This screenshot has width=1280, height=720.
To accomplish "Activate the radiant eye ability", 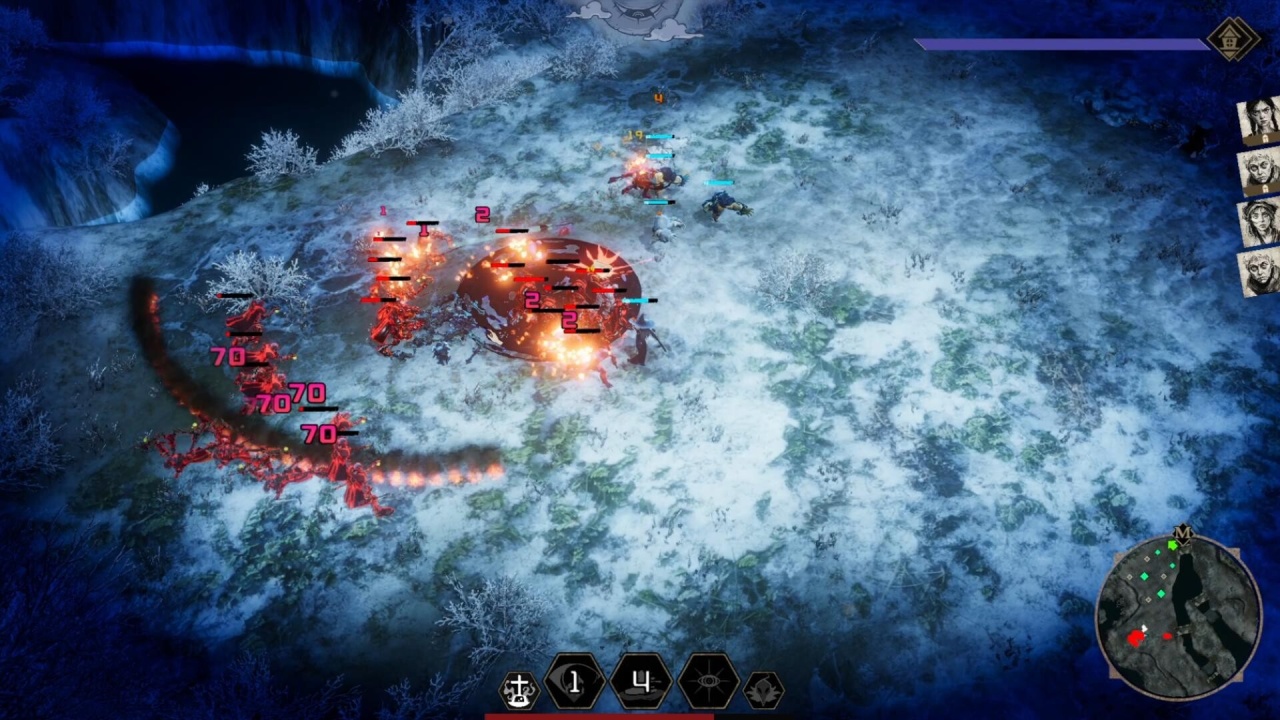I will pyautogui.click(x=708, y=683).
